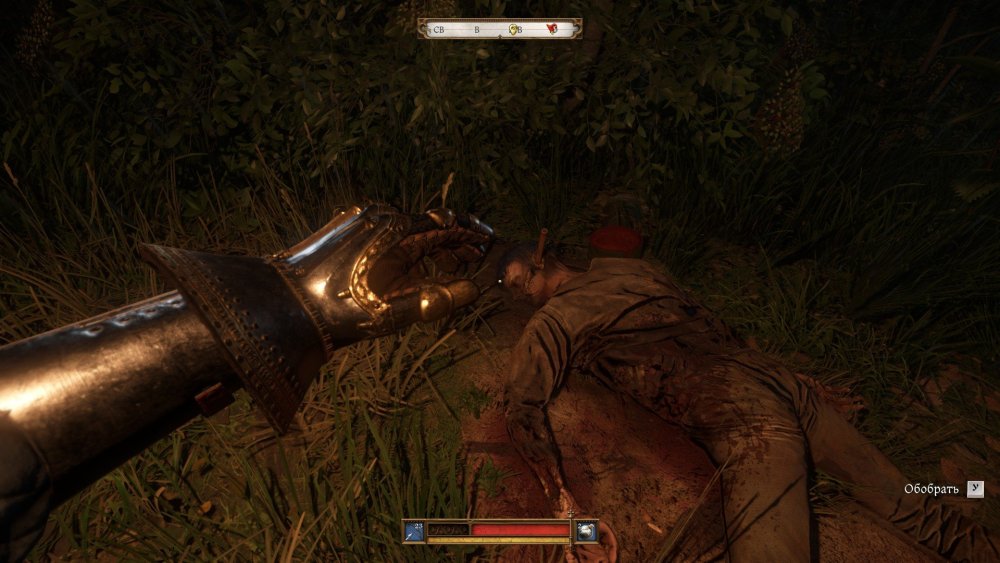The height and width of the screenshot is (563, 1000).
Task: Select the white pouch item slot
Action: click(x=586, y=531)
